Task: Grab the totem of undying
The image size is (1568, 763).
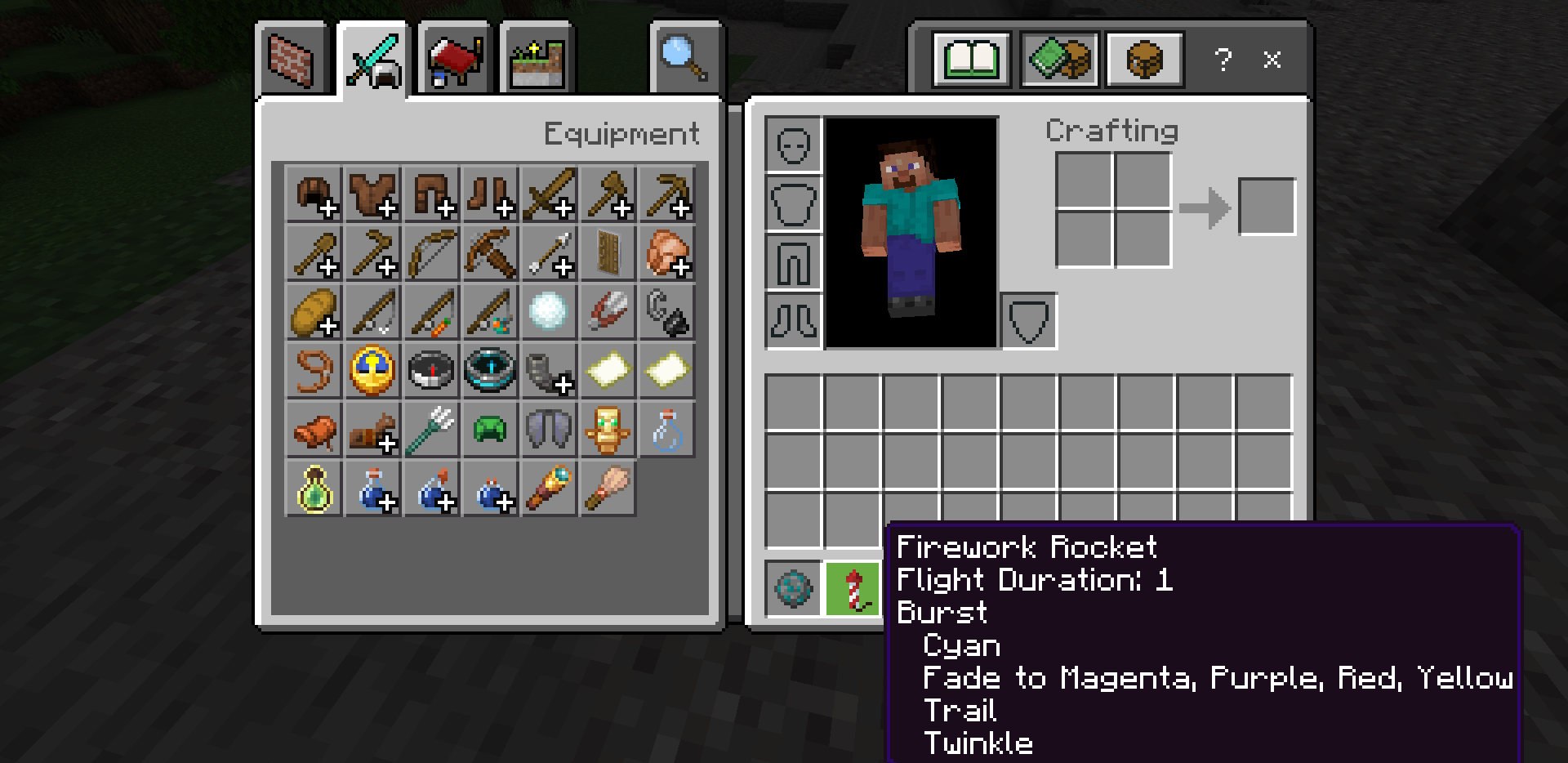Action: click(608, 430)
